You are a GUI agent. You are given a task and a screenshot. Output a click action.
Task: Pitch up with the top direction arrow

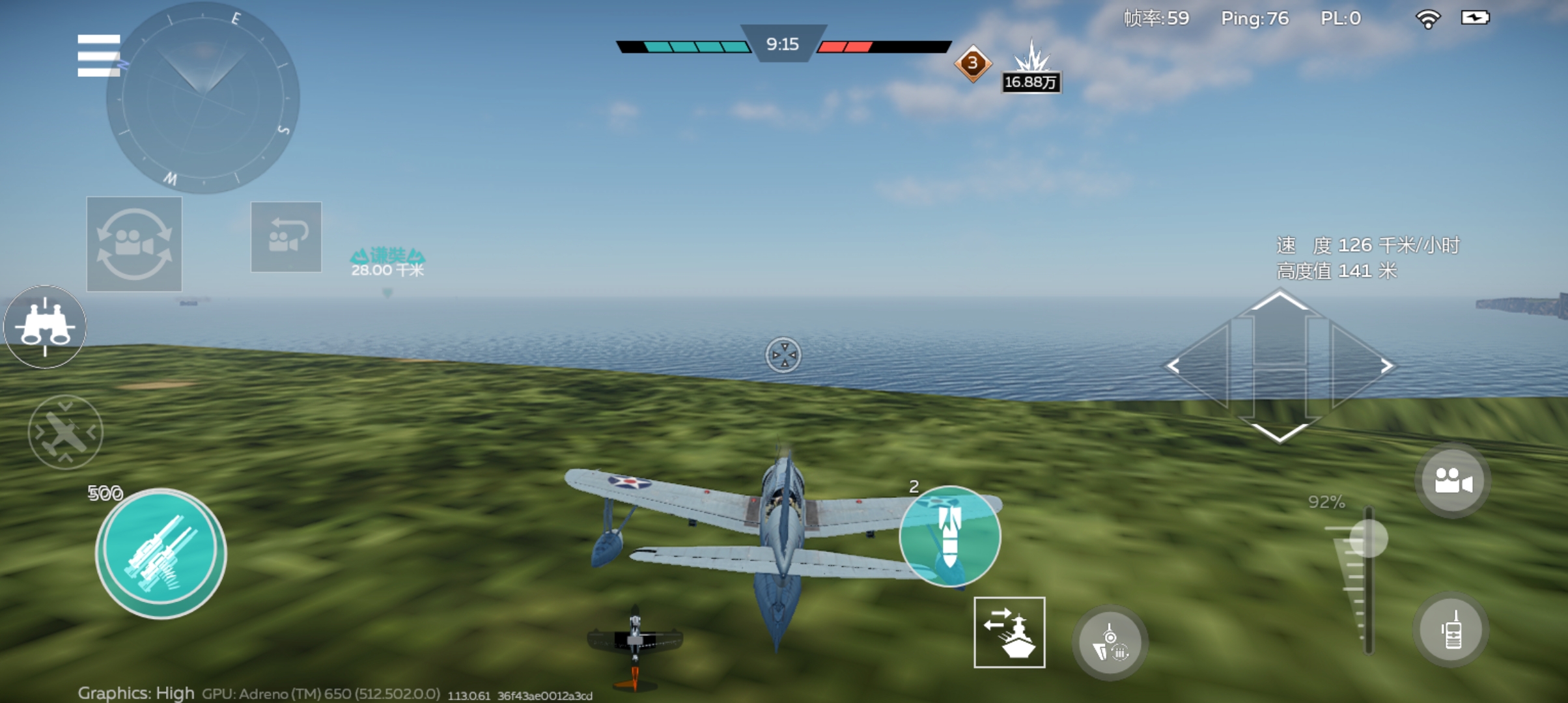click(x=1280, y=306)
